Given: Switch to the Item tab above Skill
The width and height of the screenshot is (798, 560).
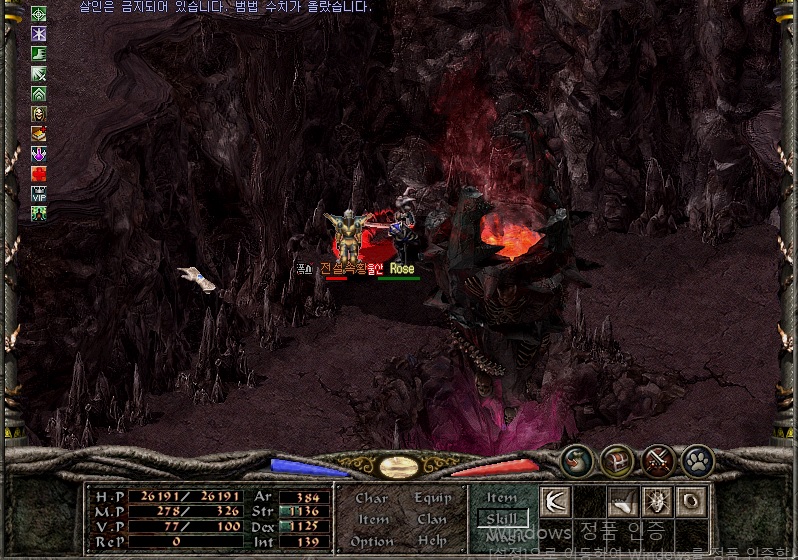Looking at the screenshot, I should coord(502,497).
